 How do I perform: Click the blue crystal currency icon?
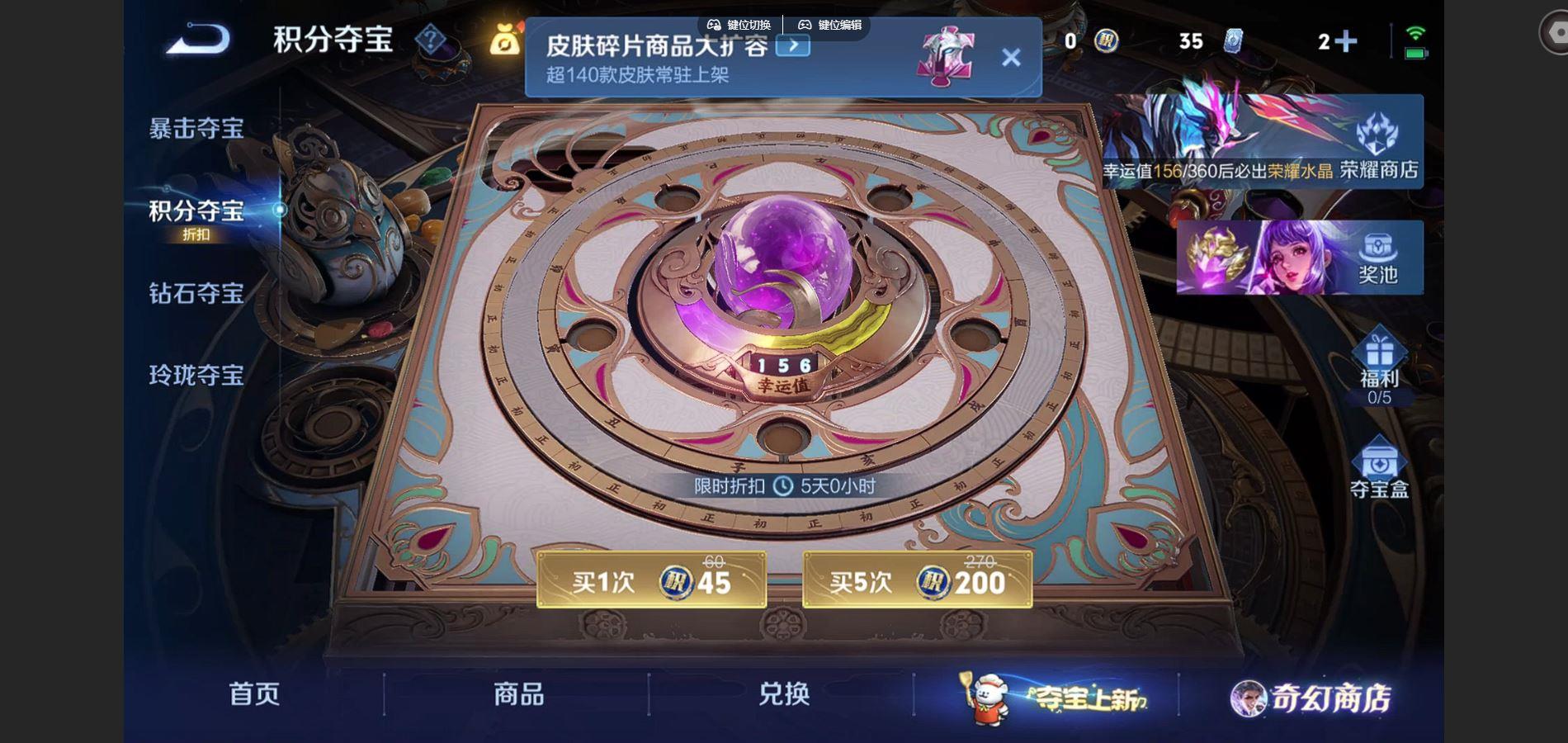1233,41
